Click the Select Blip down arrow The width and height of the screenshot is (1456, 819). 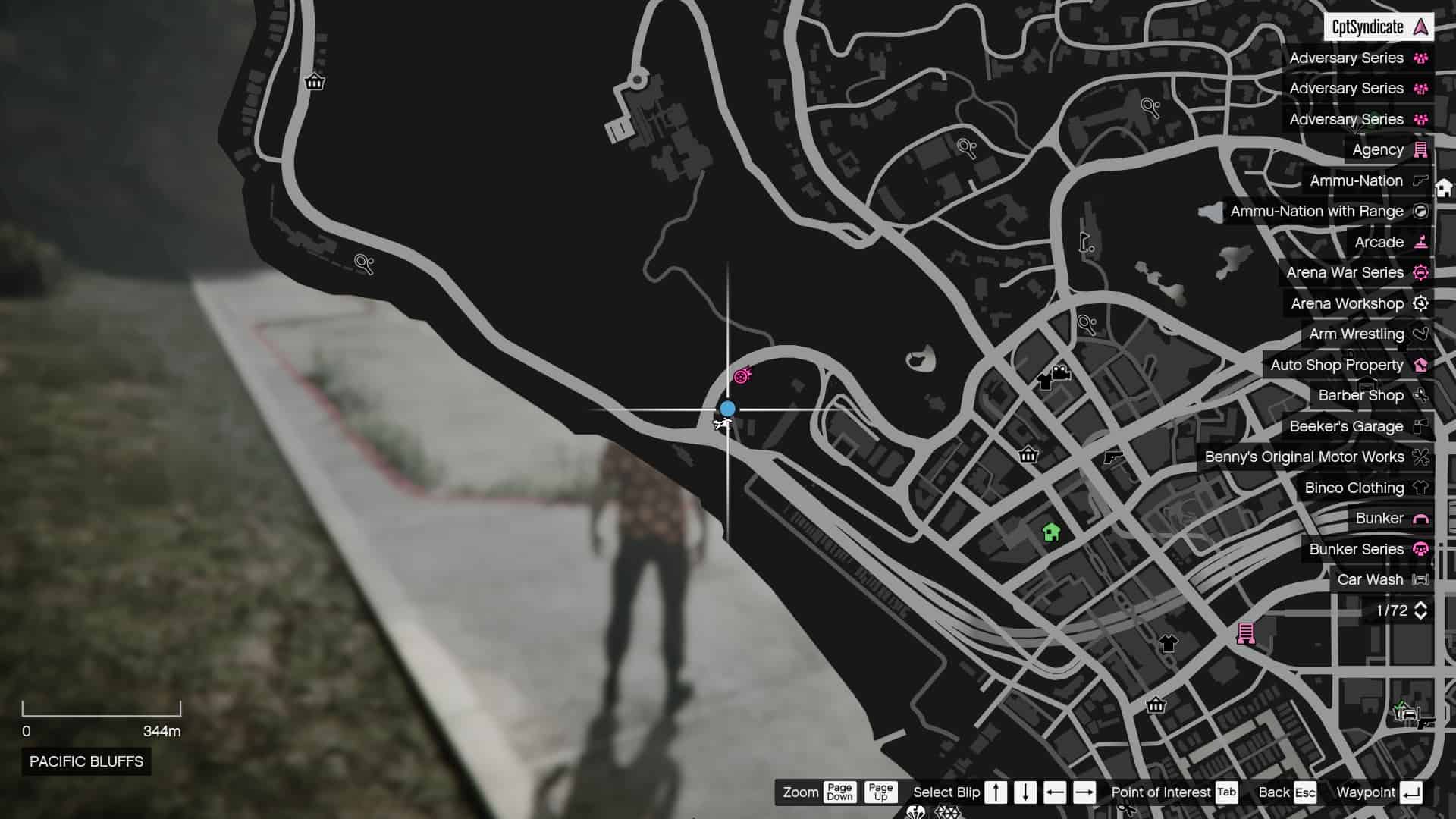(1025, 792)
